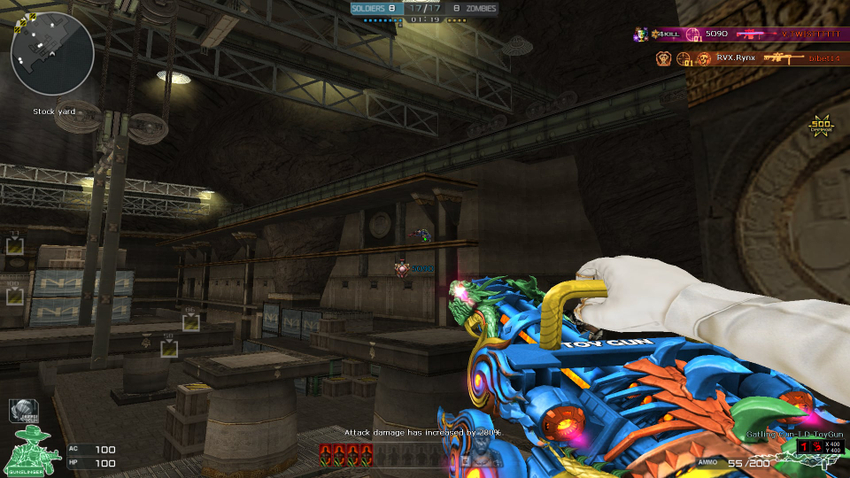
Task: Select the 5090 kill feed row
Action: (x=738, y=34)
